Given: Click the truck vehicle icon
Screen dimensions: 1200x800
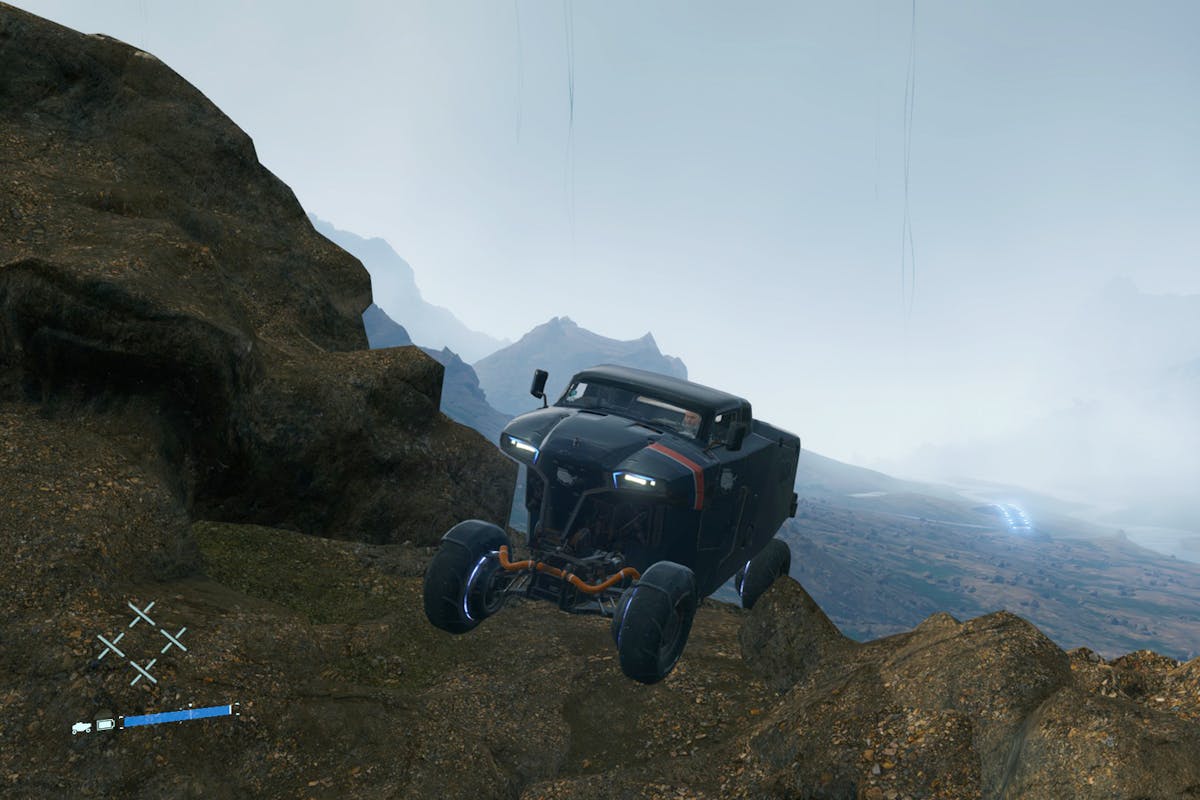Looking at the screenshot, I should tap(81, 727).
